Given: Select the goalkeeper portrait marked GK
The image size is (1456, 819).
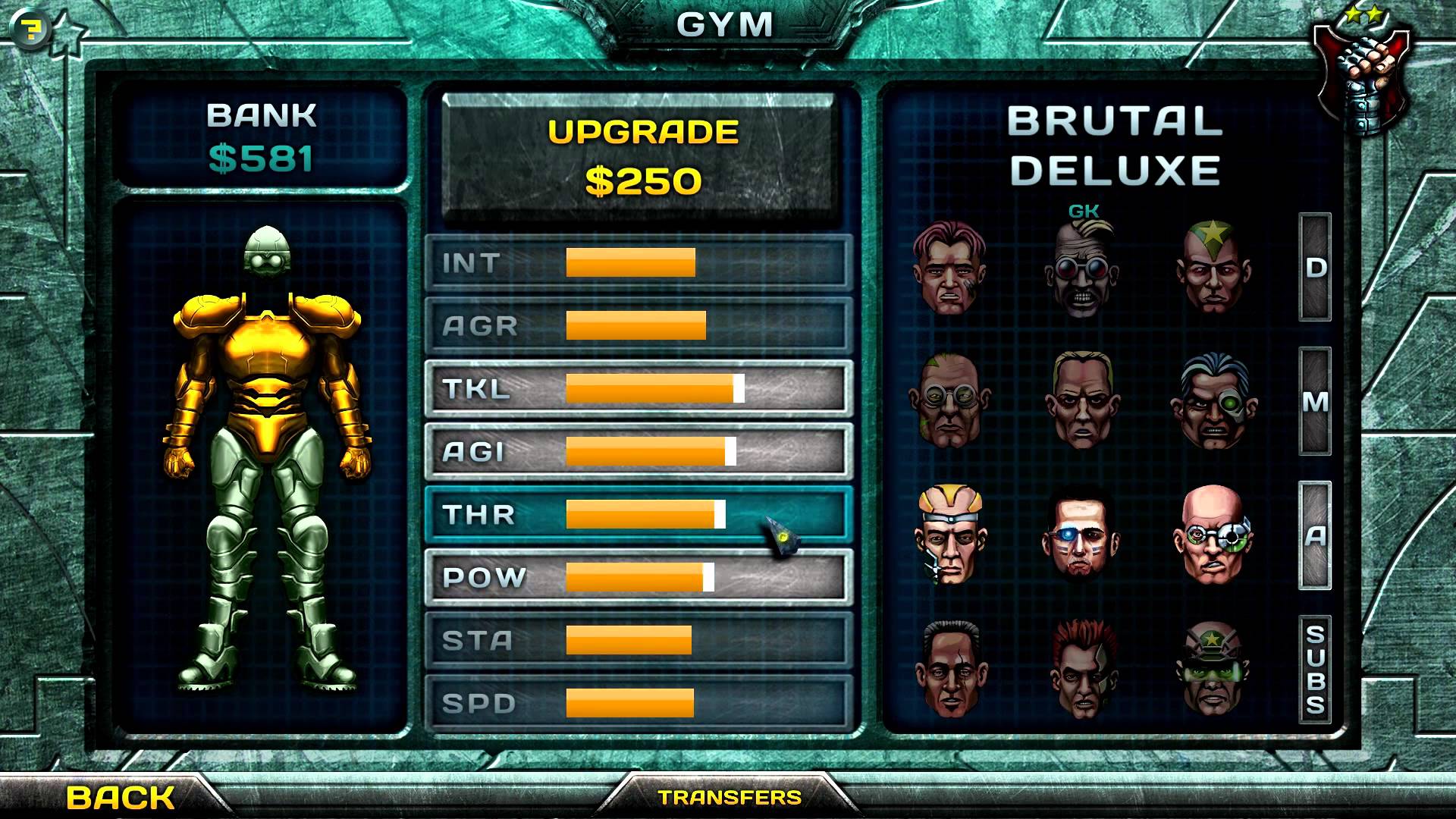Looking at the screenshot, I should pos(1081,269).
